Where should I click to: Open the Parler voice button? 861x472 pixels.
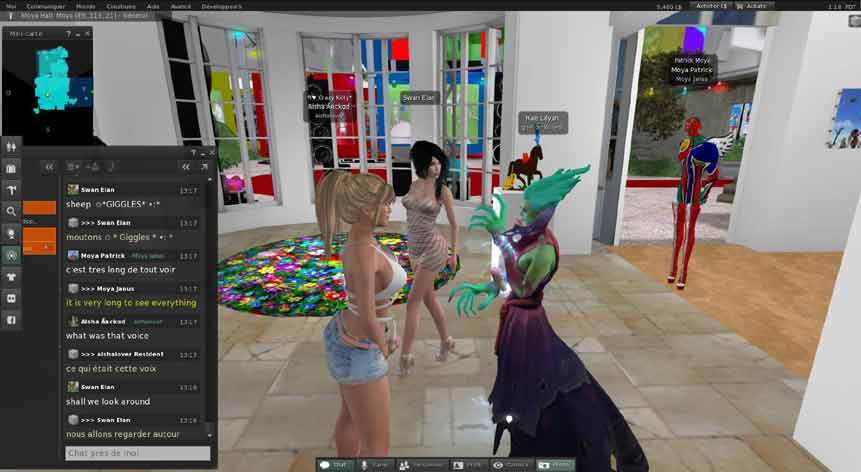376,465
